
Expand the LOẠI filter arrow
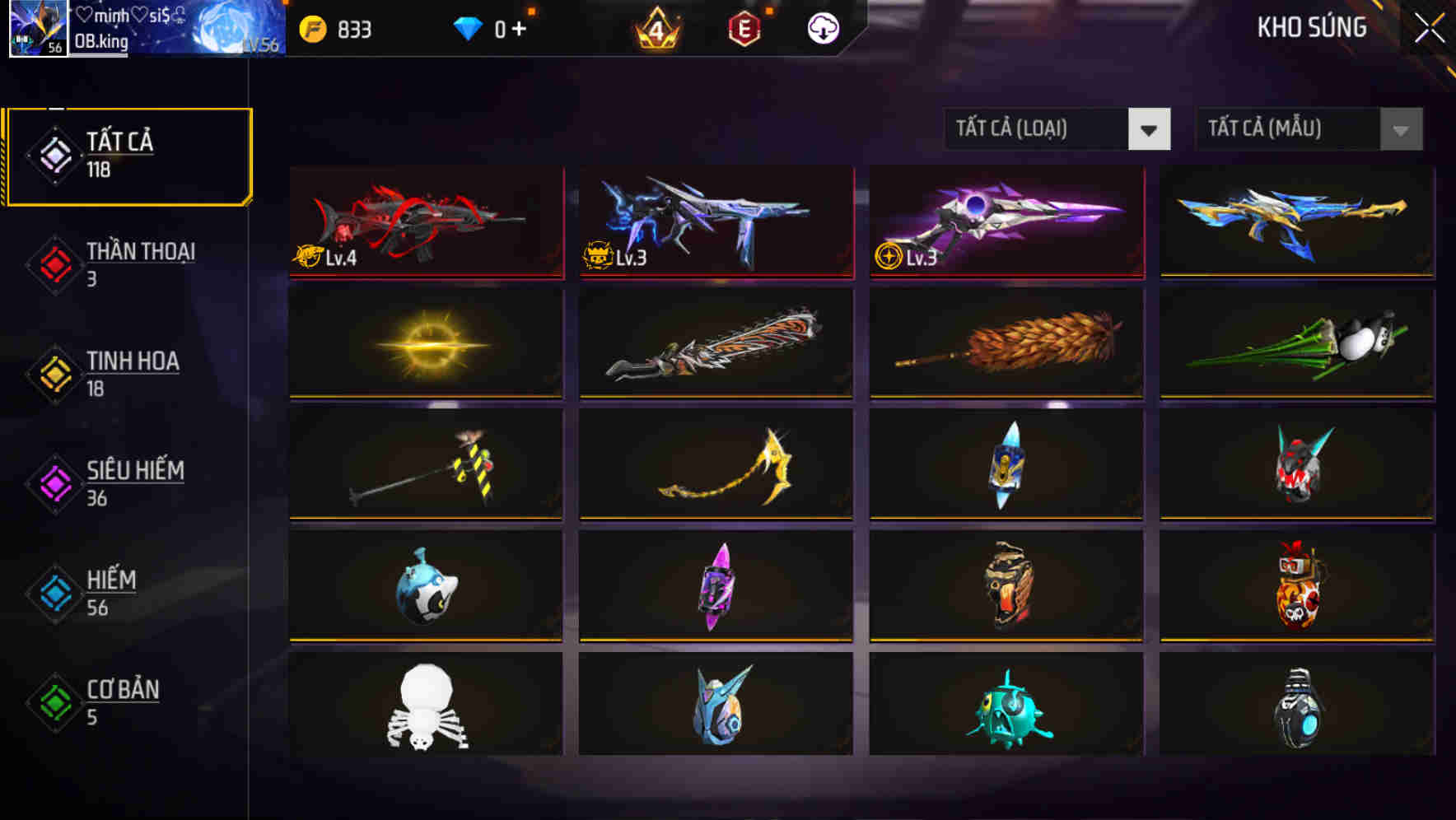coord(1150,129)
